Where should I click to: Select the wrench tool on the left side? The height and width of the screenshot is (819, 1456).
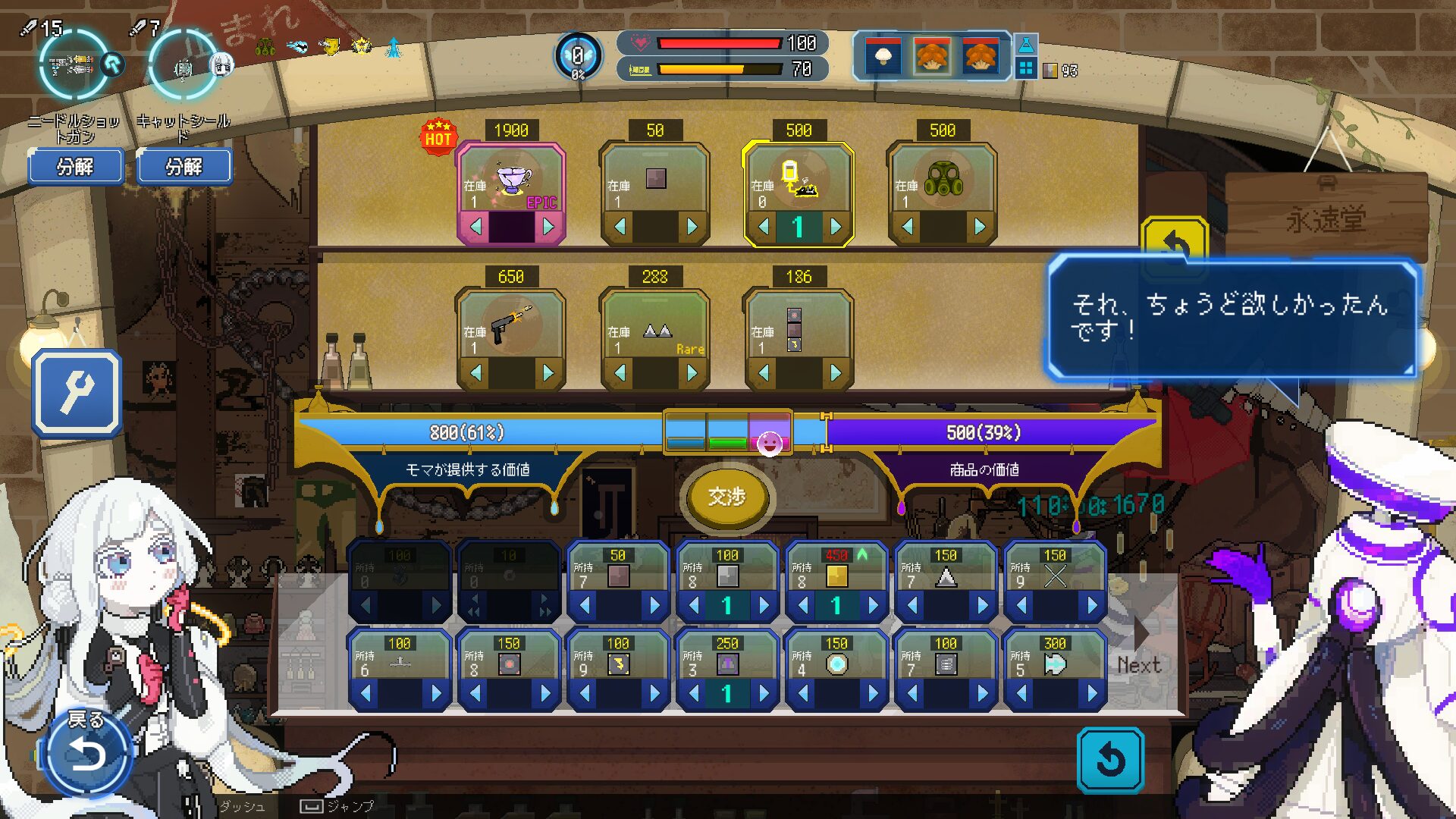pyautogui.click(x=76, y=393)
